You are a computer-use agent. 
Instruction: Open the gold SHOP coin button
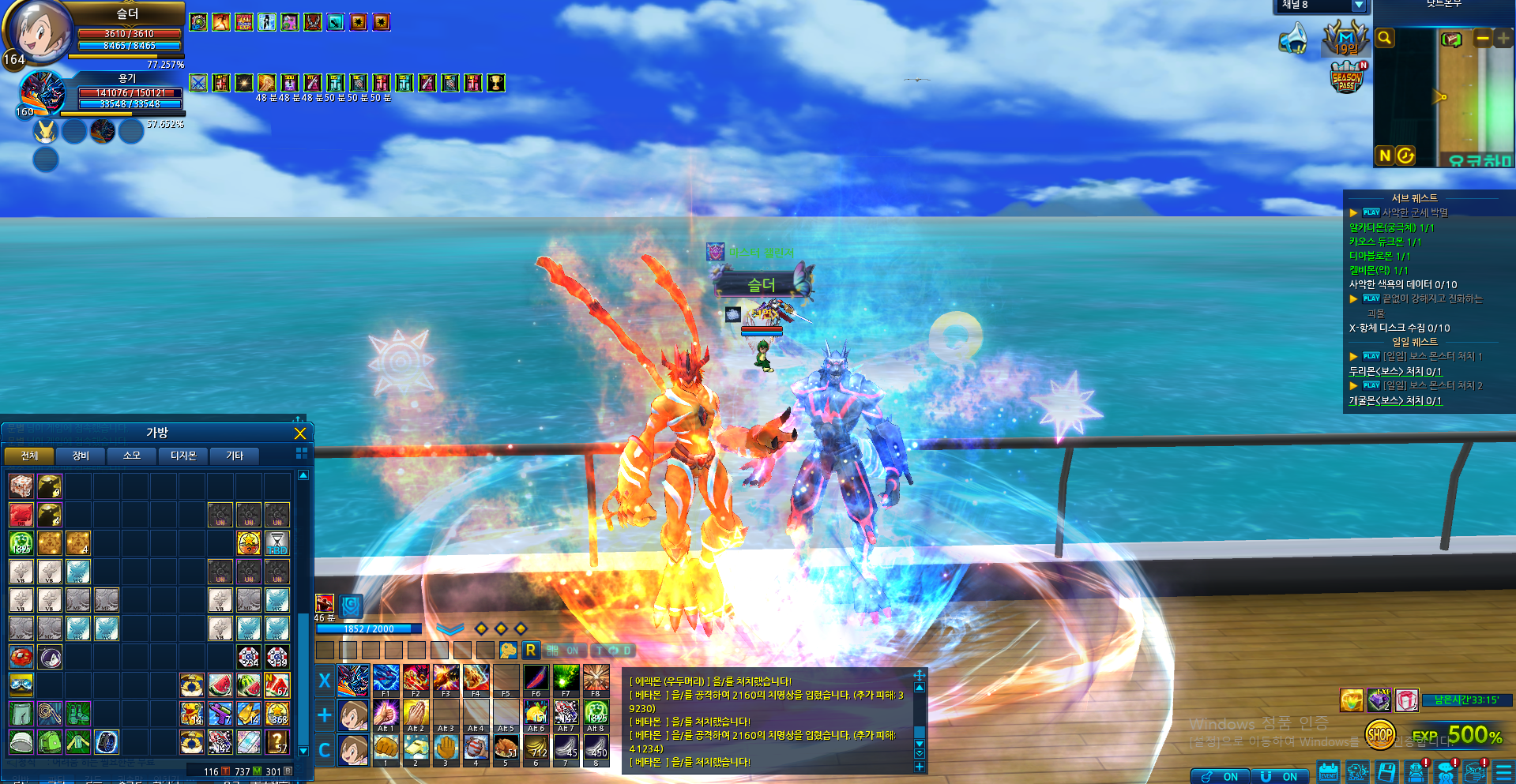pyautogui.click(x=1379, y=735)
